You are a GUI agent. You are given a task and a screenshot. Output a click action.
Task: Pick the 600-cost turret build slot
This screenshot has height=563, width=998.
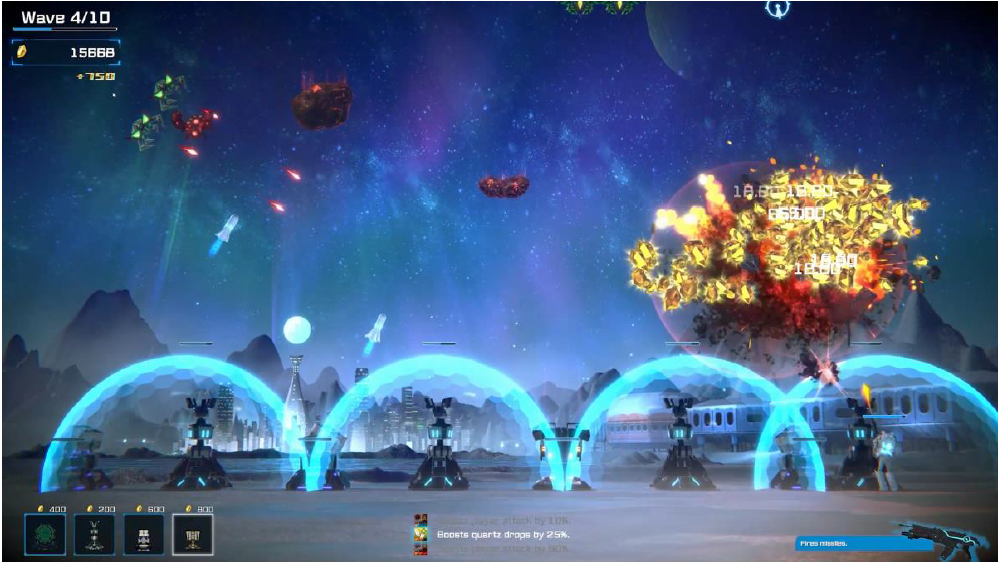[x=143, y=535]
